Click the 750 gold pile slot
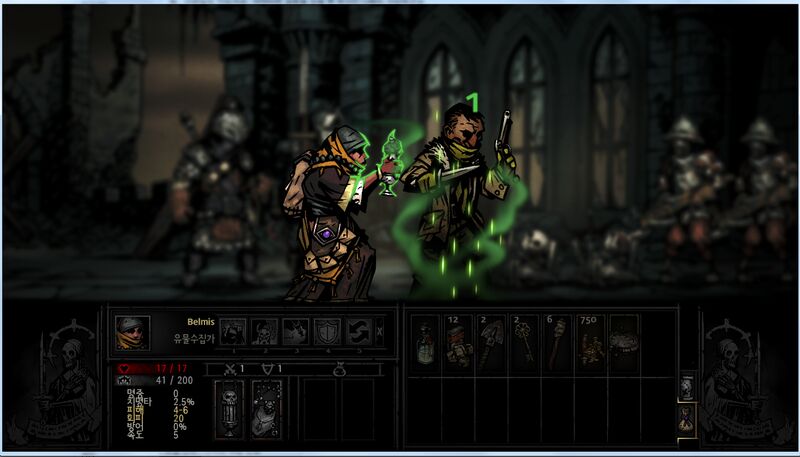800x457 pixels. (x=590, y=342)
